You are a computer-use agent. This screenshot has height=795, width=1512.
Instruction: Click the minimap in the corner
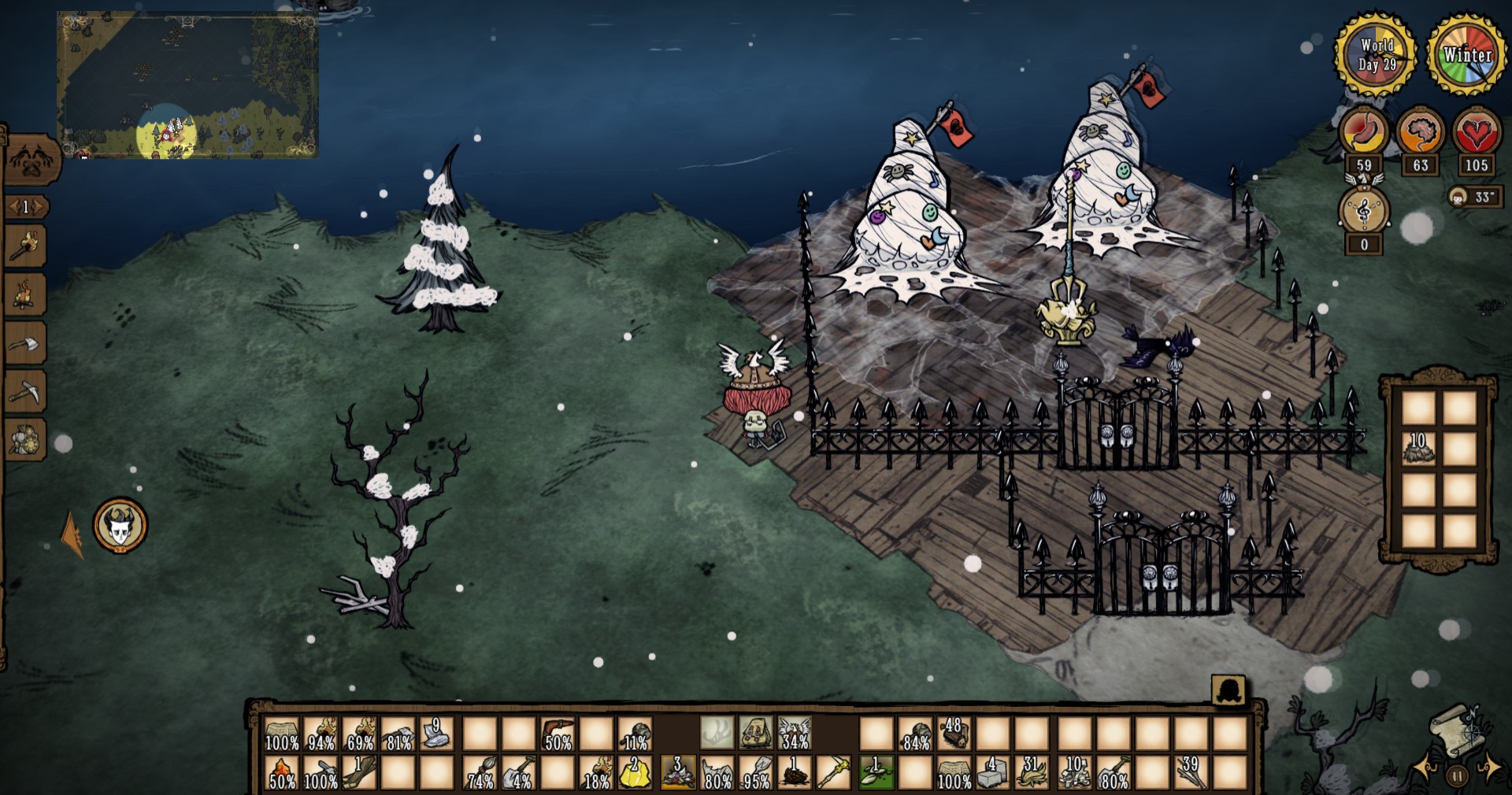coord(187,85)
